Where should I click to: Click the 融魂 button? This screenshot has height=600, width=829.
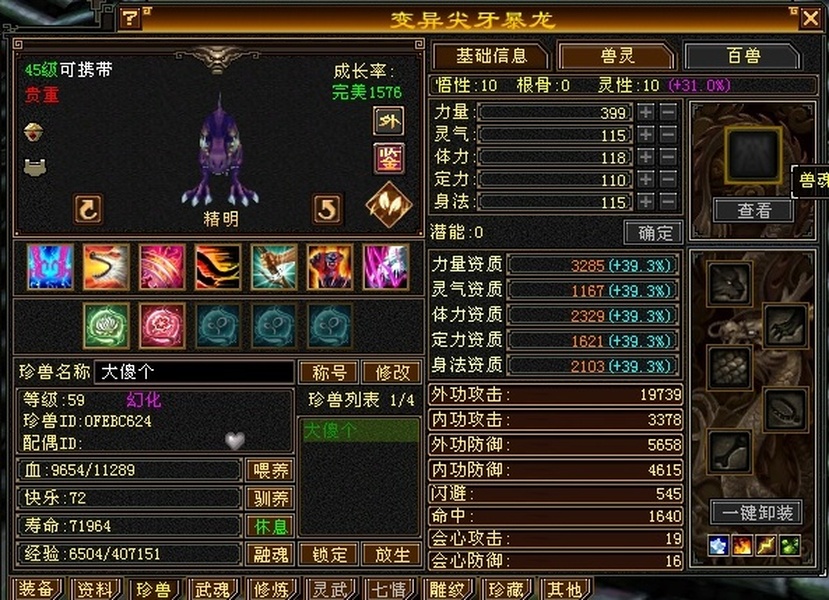269,554
